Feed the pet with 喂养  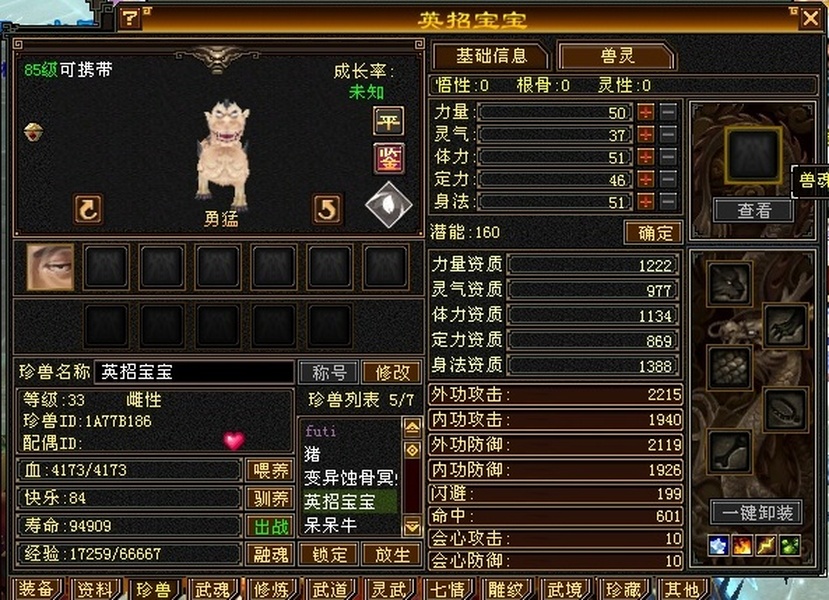pos(269,470)
